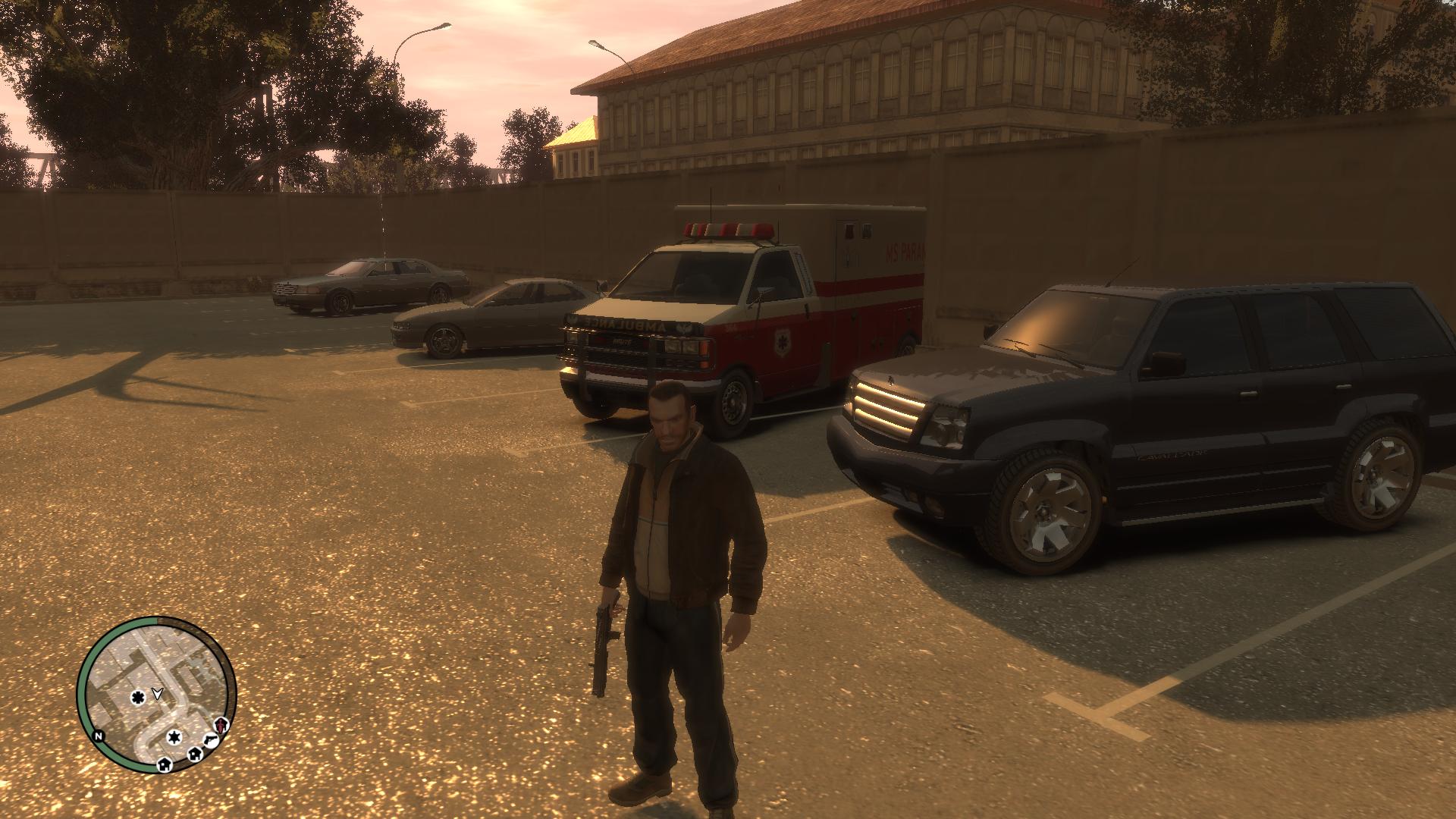Click the north compass marker on the minimap
Viewport: 1456px width, 819px height.
[x=98, y=736]
